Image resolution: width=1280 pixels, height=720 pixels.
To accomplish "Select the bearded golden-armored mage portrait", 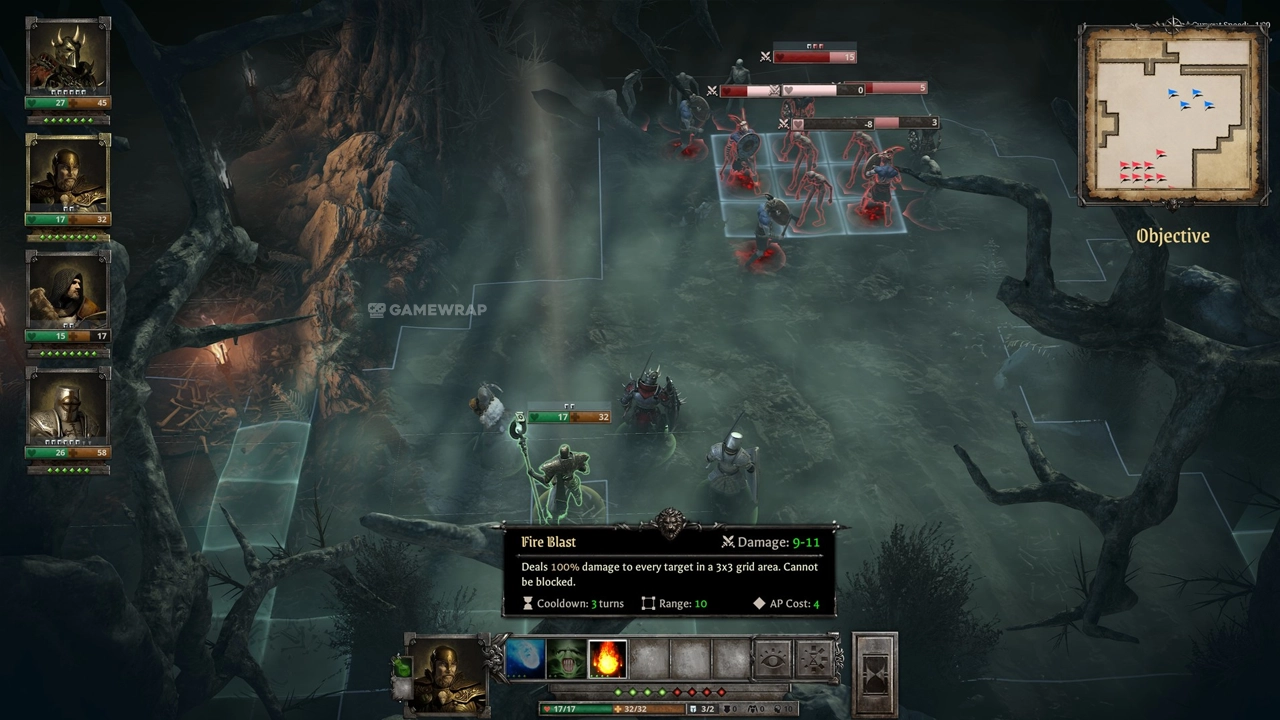I will coord(68,173).
